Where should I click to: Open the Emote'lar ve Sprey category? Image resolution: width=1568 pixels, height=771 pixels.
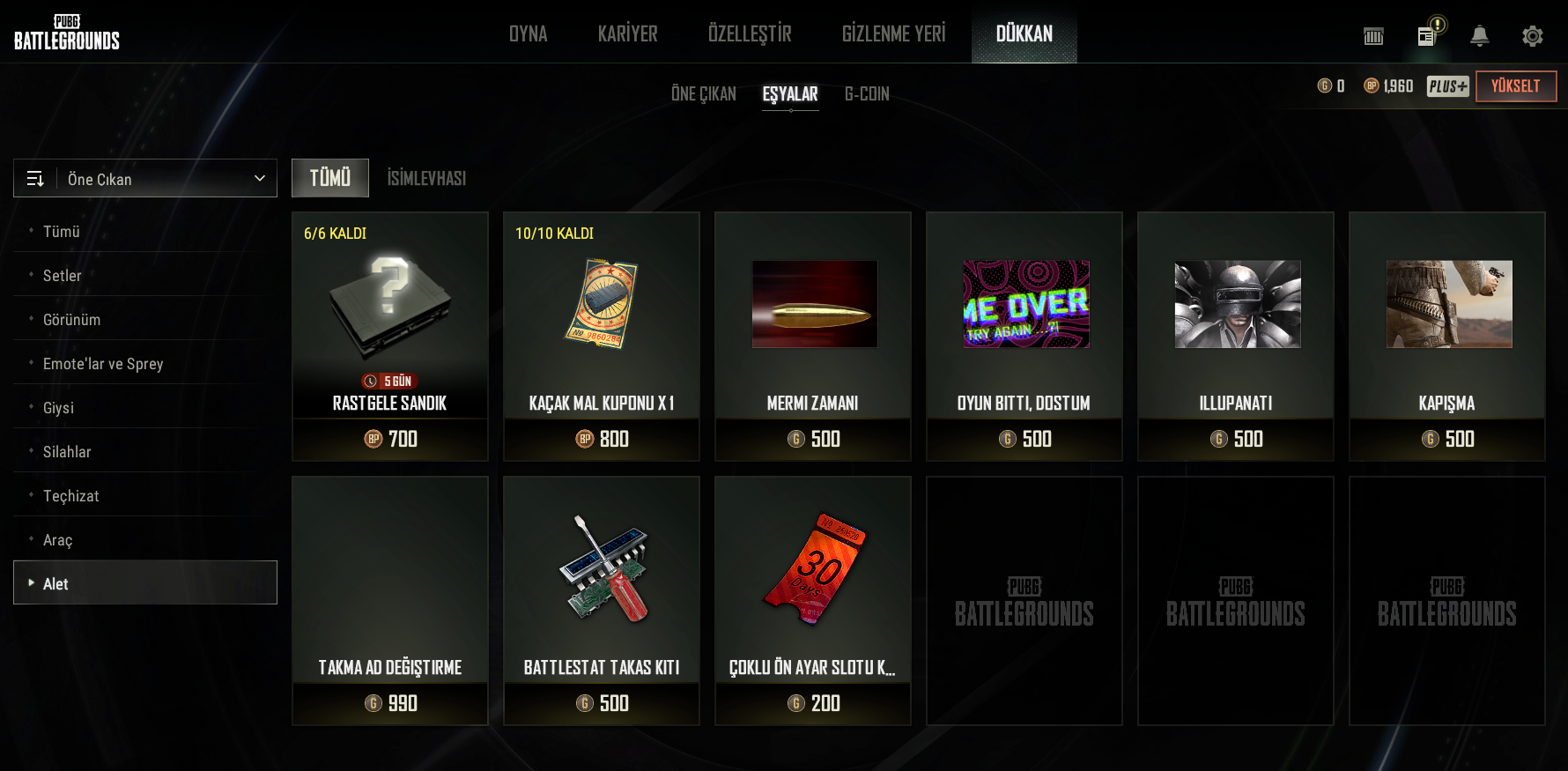point(103,364)
